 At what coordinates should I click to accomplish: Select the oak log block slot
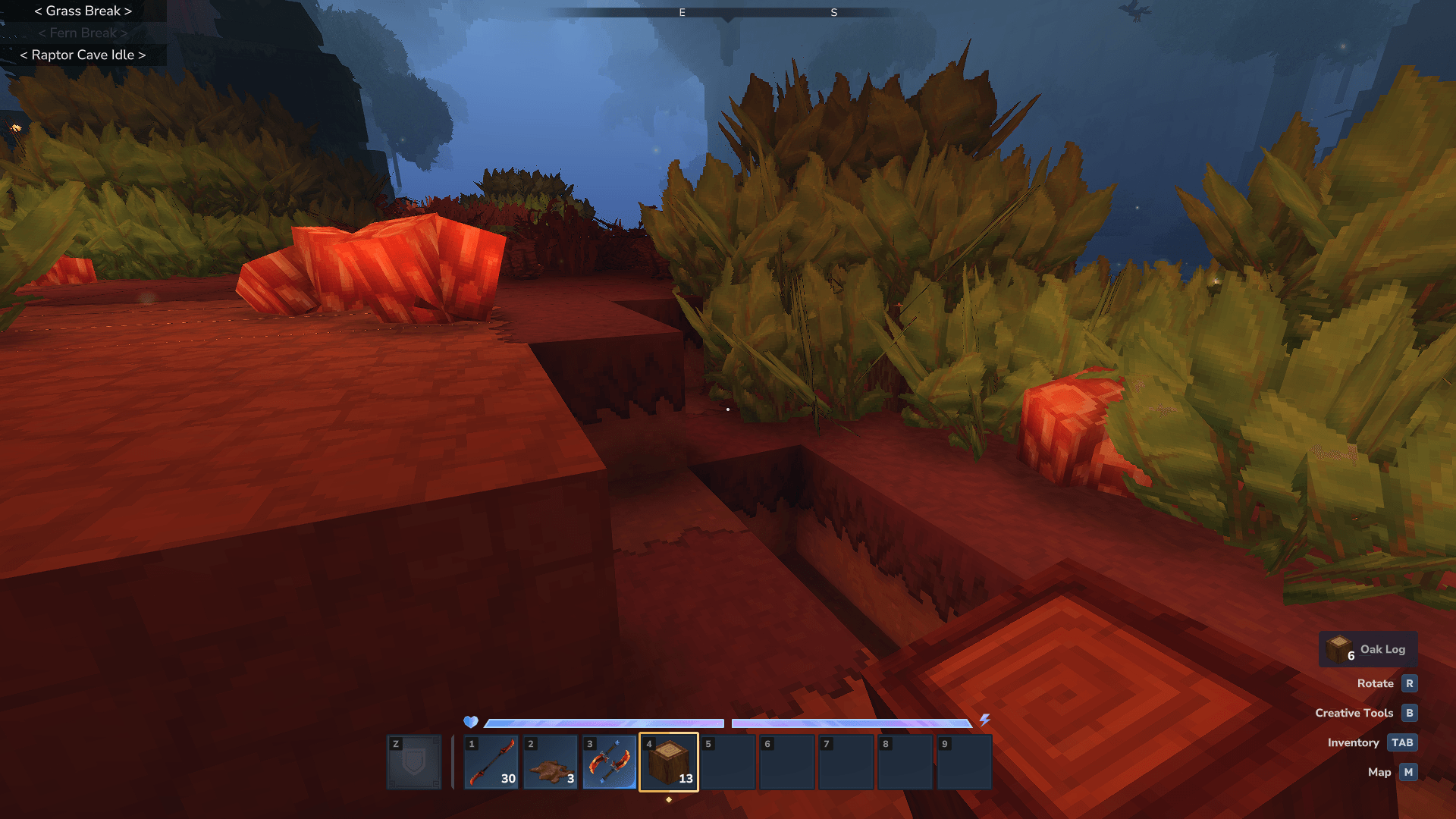coord(668,762)
